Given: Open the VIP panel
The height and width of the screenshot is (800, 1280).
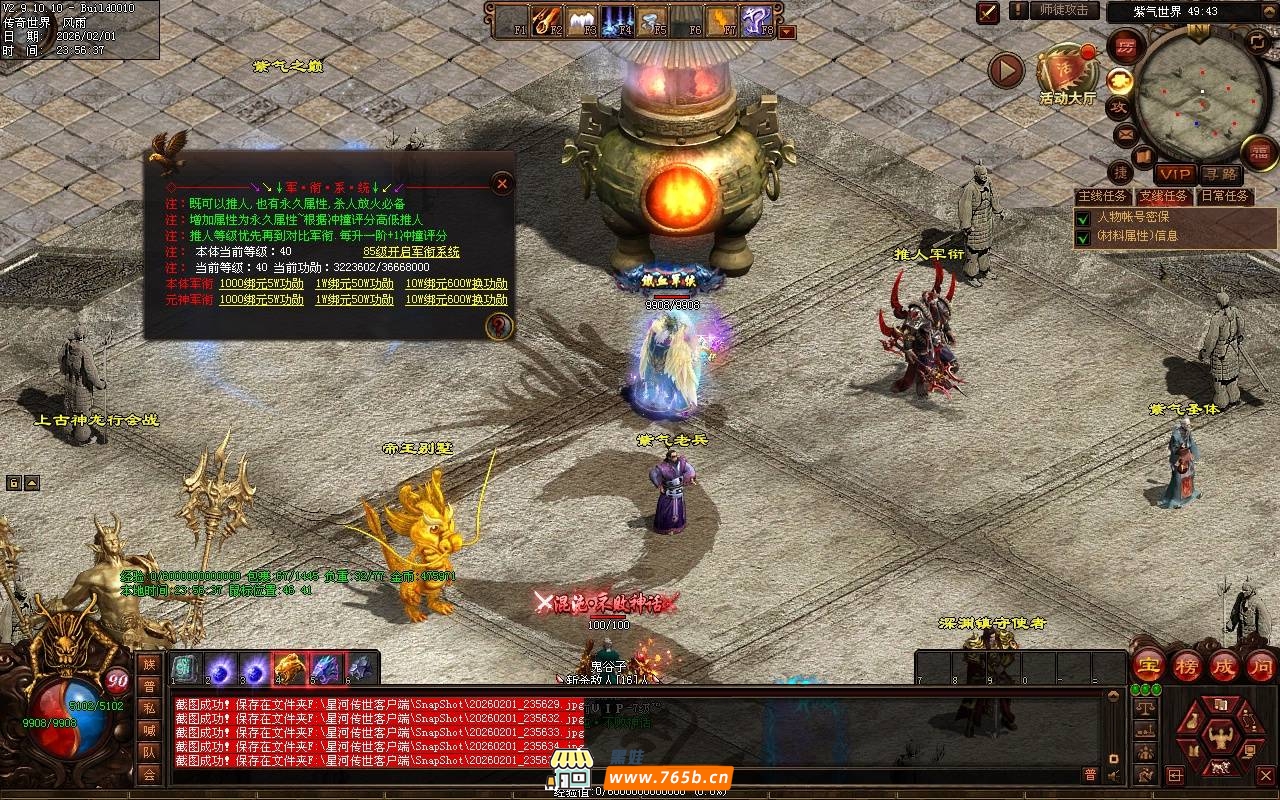Looking at the screenshot, I should [1176, 174].
